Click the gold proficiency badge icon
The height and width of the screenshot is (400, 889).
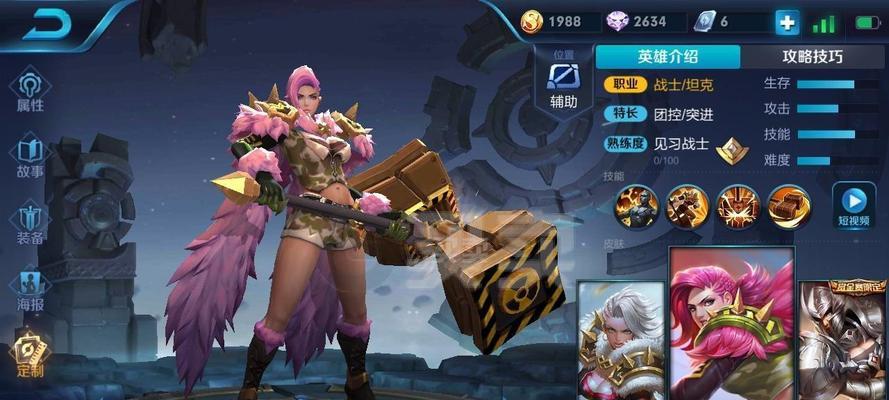[734, 149]
